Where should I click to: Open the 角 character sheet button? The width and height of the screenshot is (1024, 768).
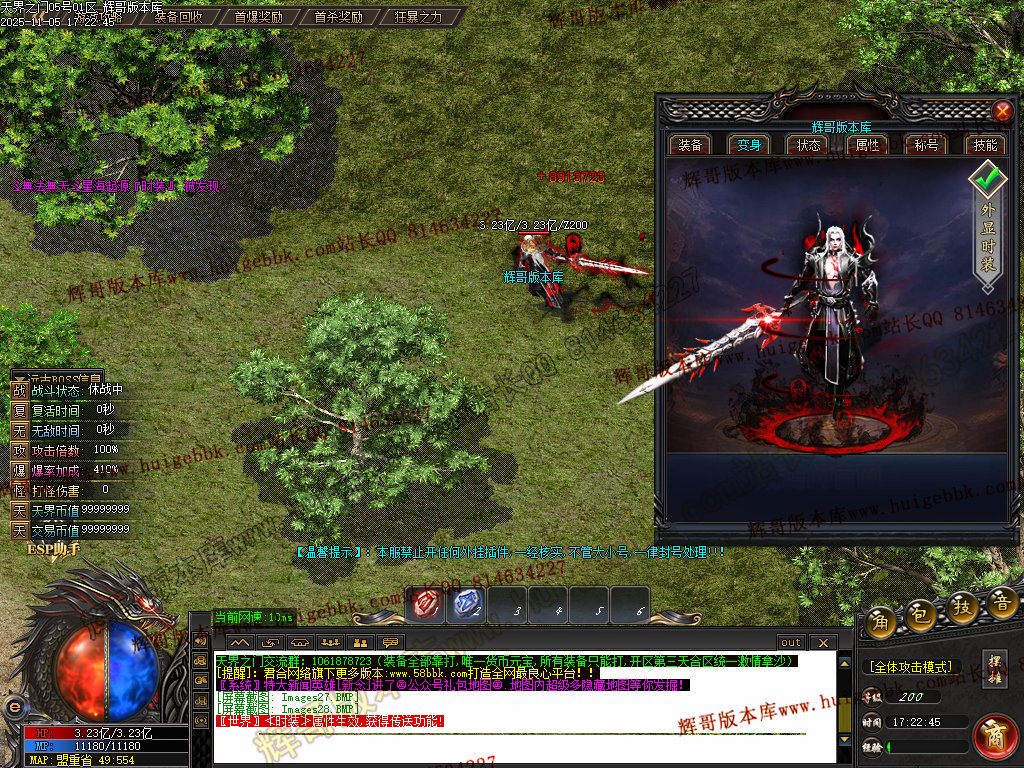coord(881,620)
